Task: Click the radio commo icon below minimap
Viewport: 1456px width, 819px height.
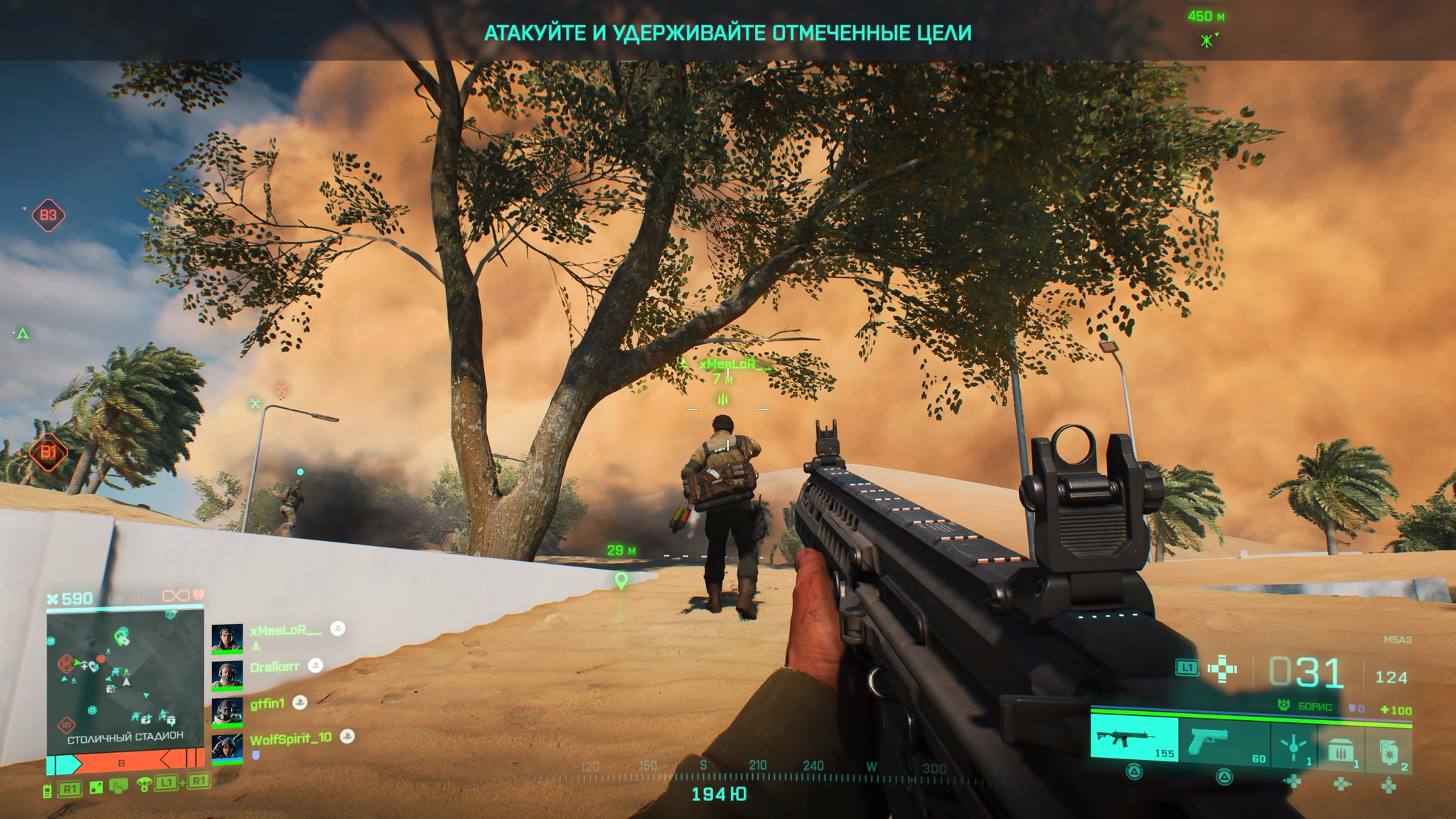Action: tap(48, 790)
